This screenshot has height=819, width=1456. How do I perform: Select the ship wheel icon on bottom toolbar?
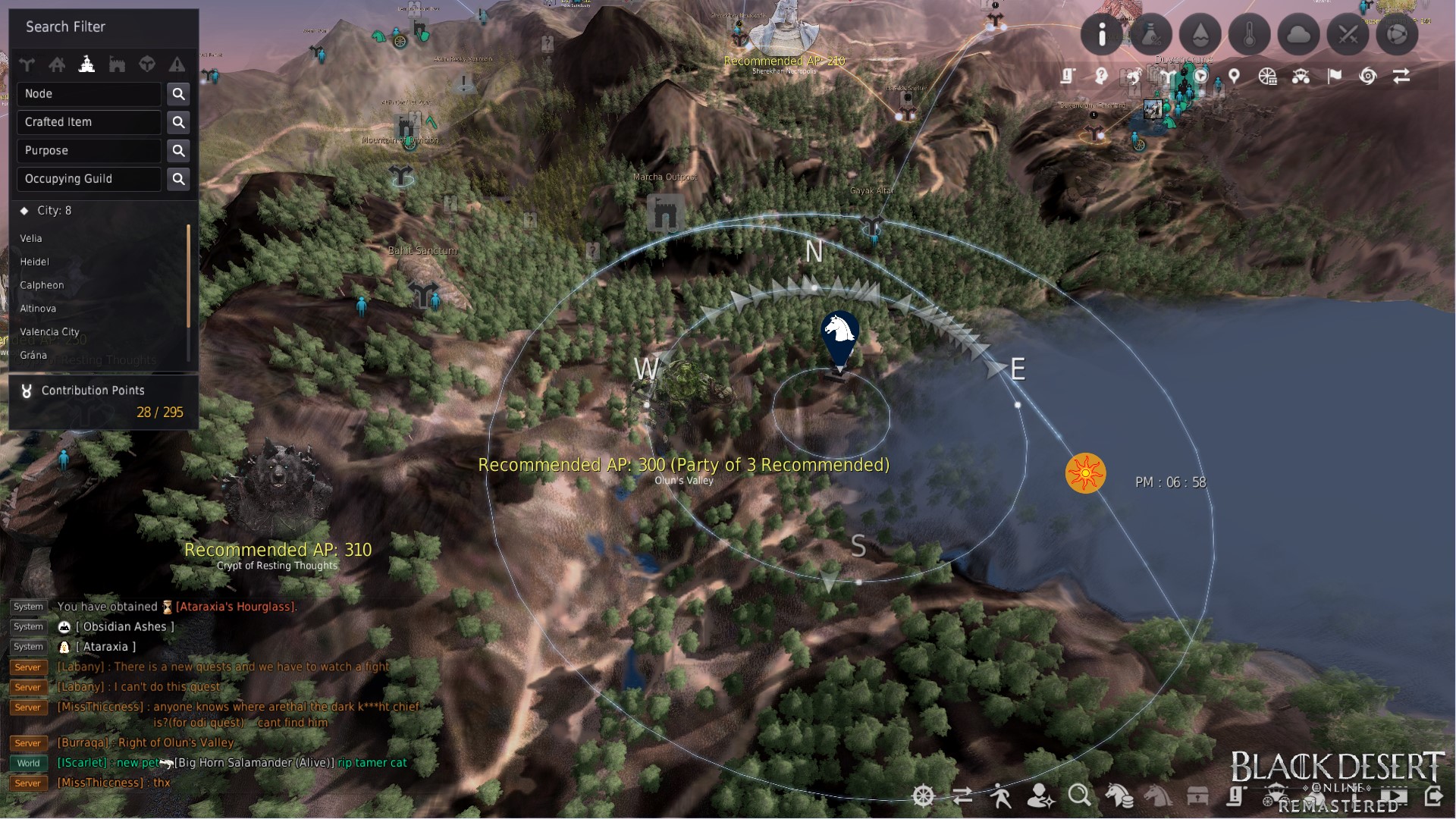(923, 796)
